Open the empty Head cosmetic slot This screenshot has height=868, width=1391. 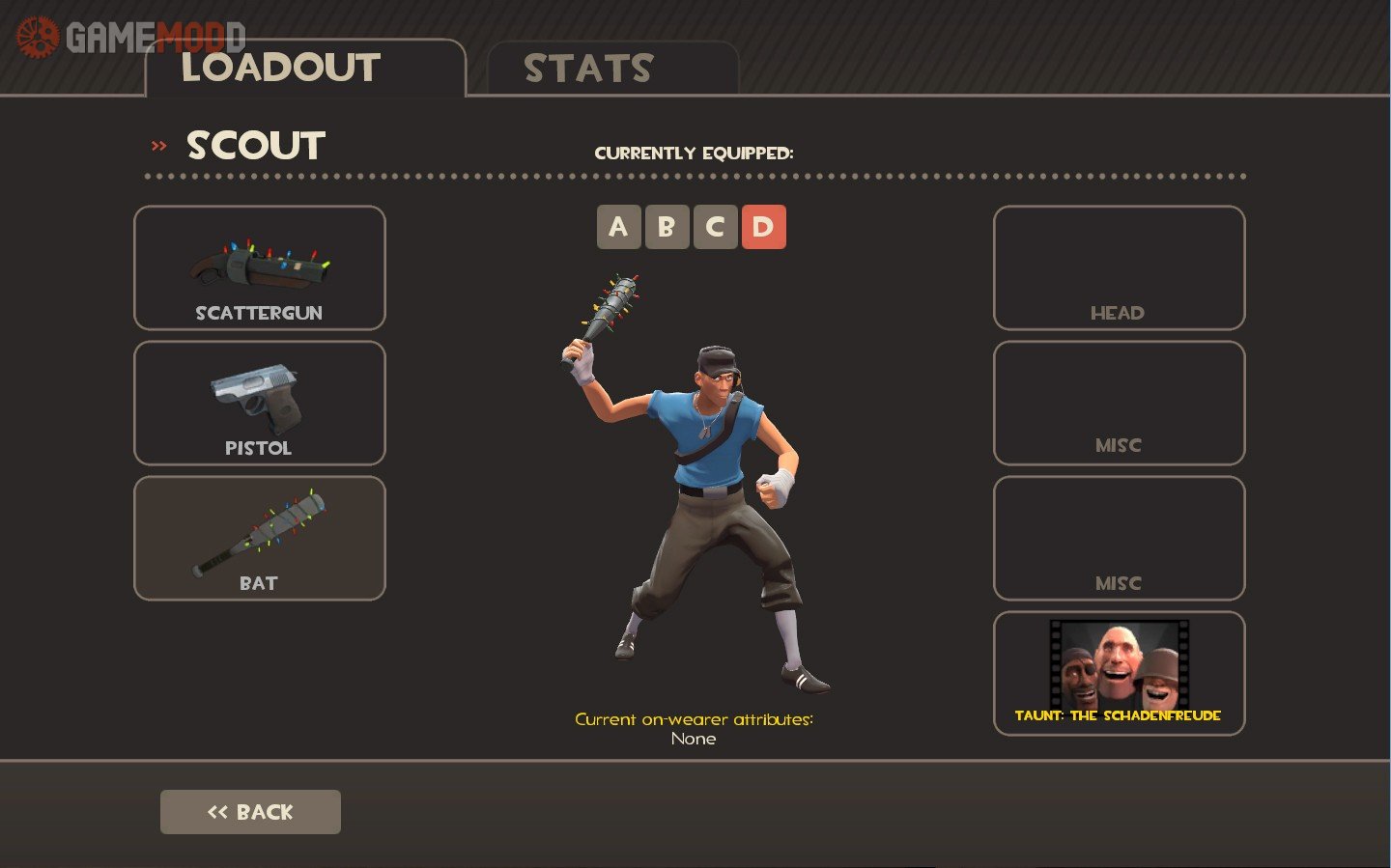[1119, 268]
